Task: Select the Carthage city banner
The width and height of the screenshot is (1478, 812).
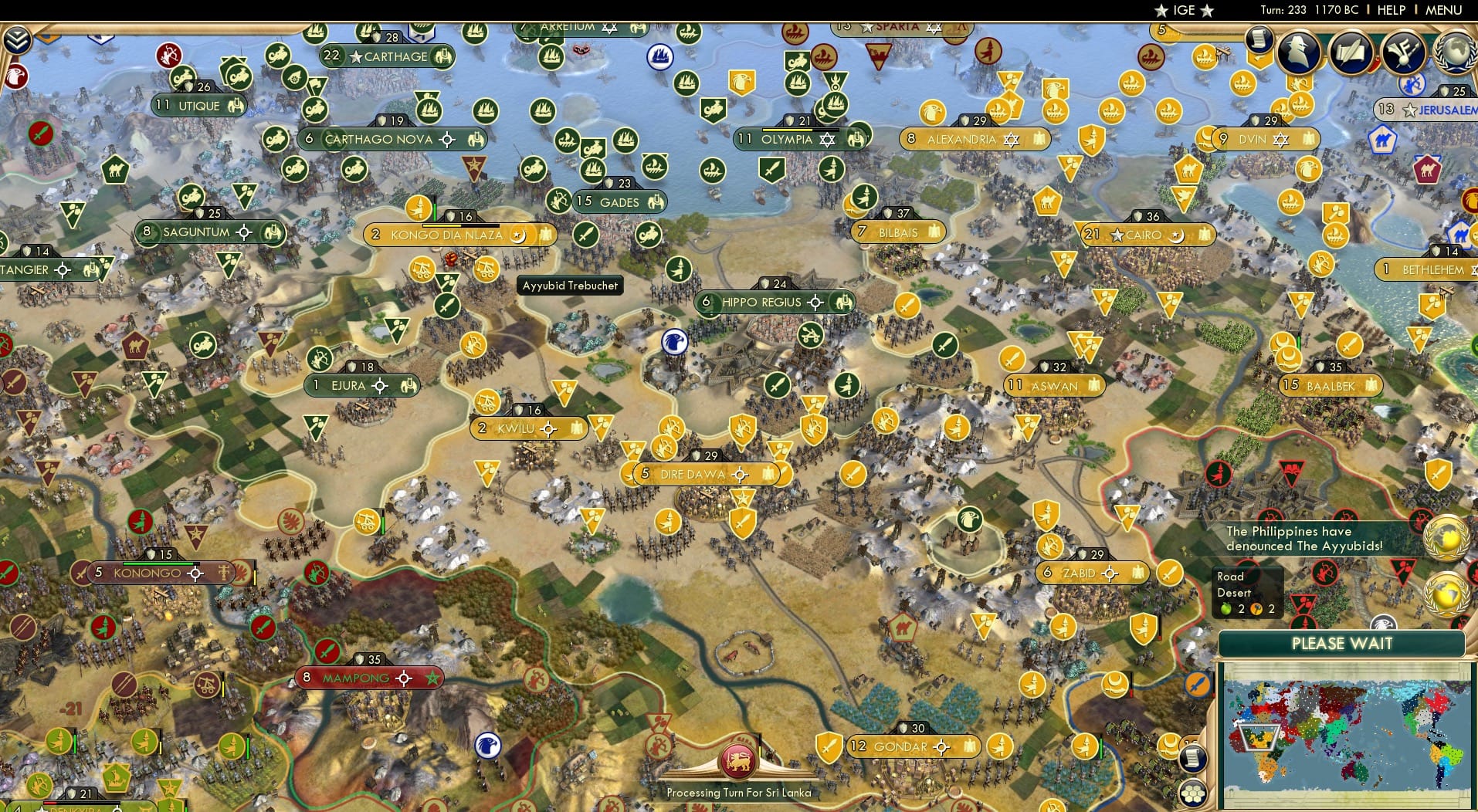Action: (388, 56)
